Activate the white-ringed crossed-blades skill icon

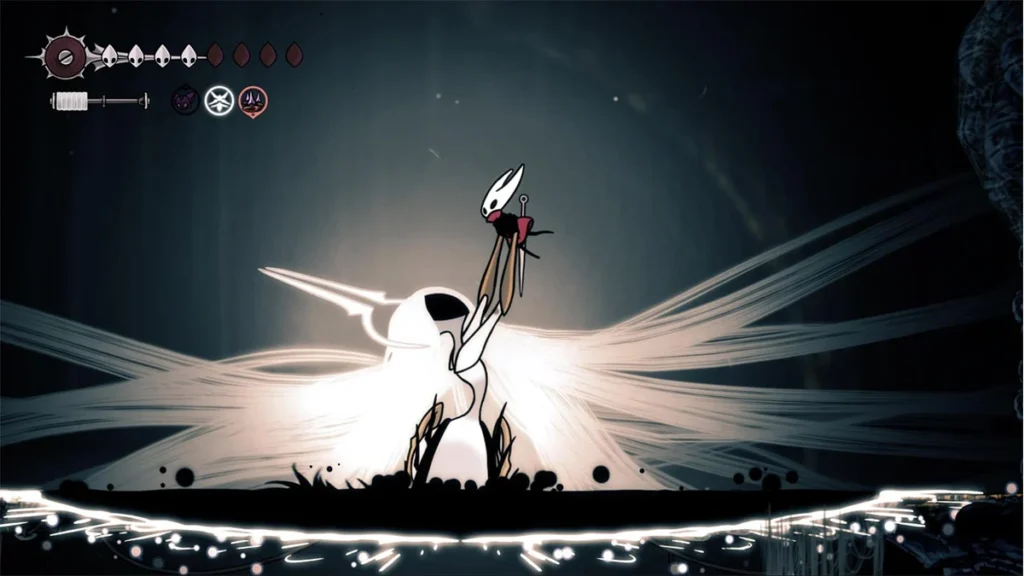[x=219, y=100]
